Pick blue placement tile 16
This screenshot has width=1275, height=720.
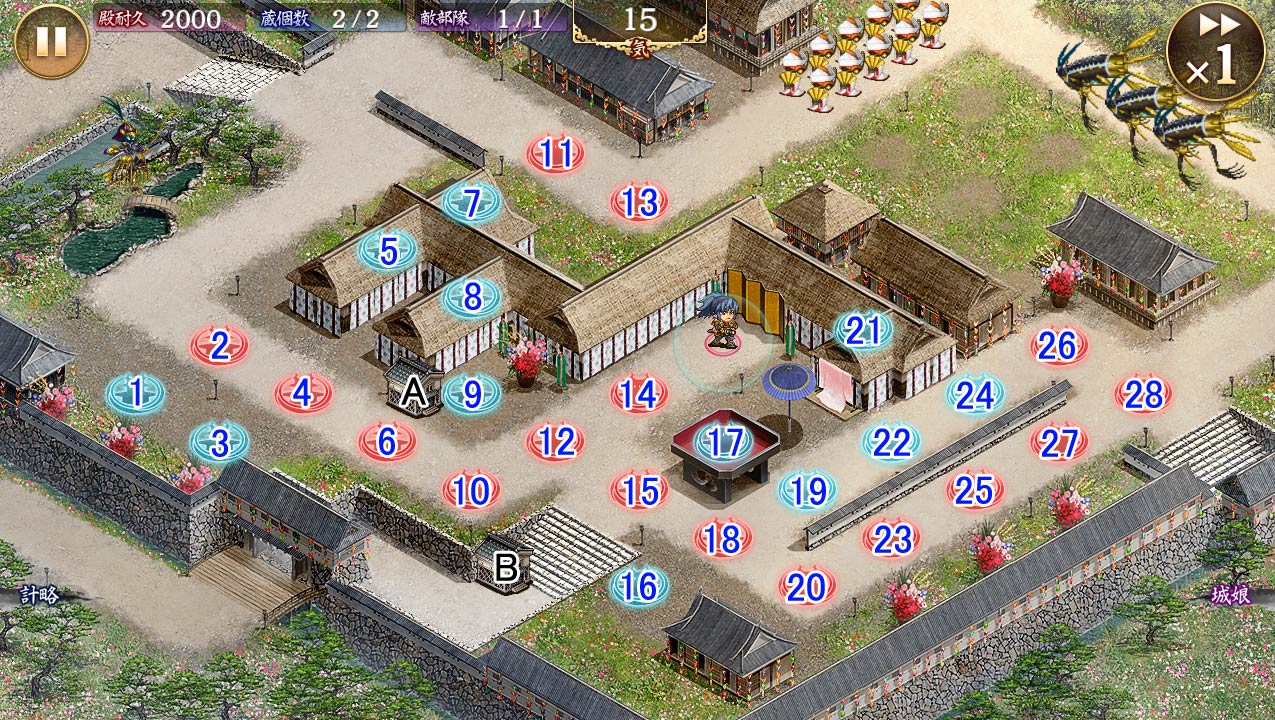tap(640, 586)
